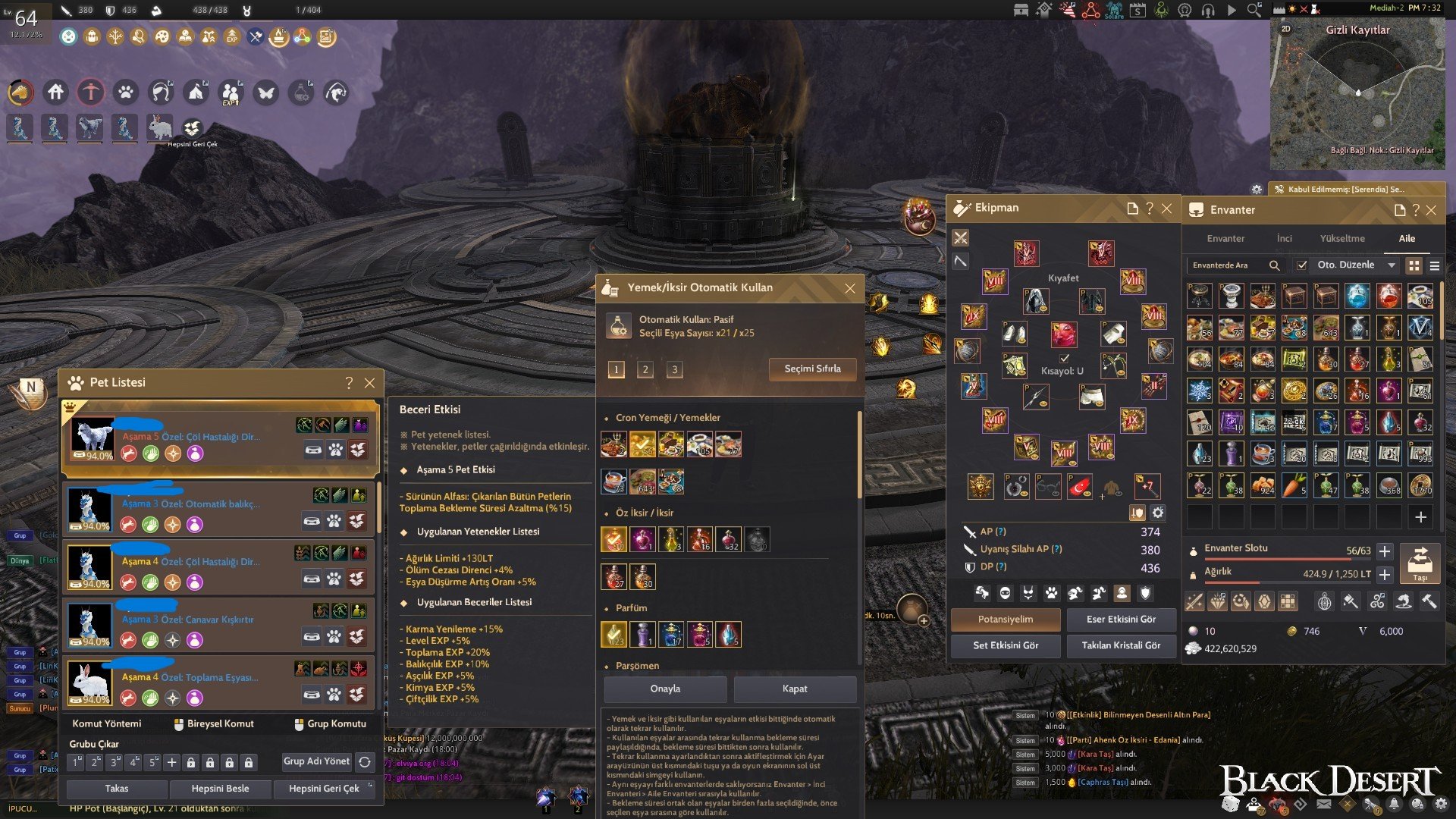The width and height of the screenshot is (1456, 819).
Task: View Set Etkisini Gör set effects
Action: pyautogui.click(x=1006, y=645)
